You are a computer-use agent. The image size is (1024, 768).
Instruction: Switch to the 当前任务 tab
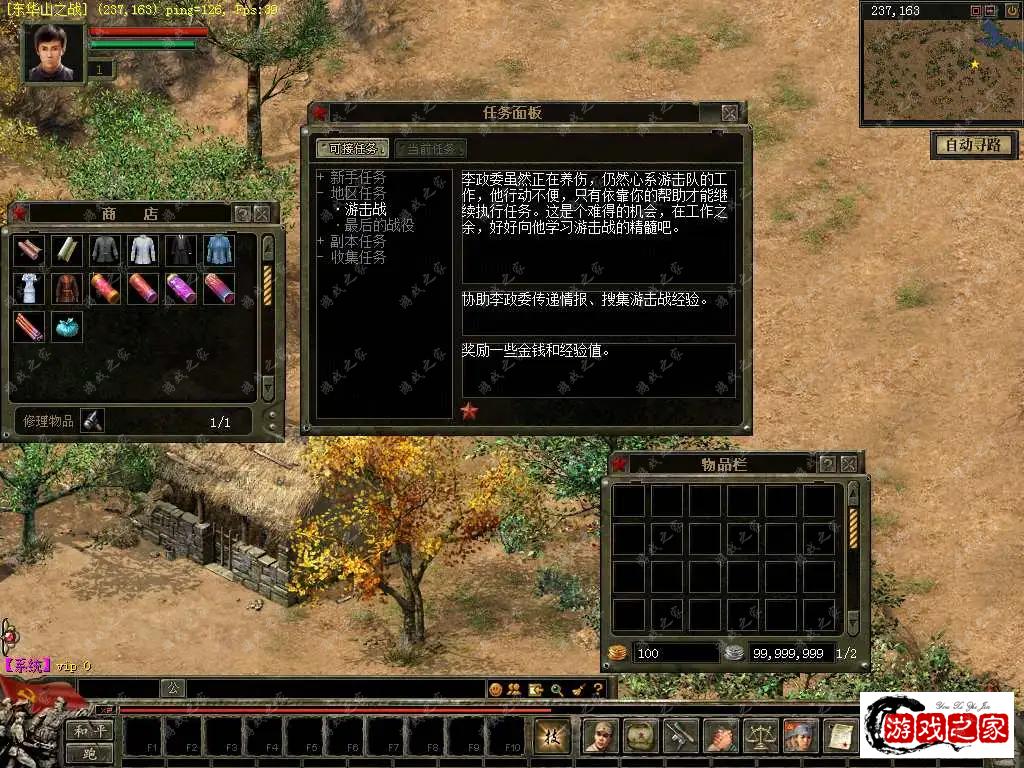pos(430,149)
